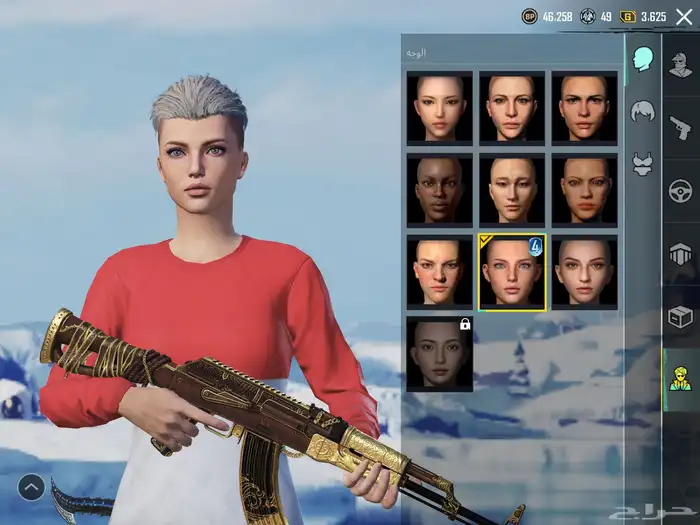This screenshot has height=525, width=700.
Task: Choose the dark-skinned face option
Action: pyautogui.click(x=439, y=189)
